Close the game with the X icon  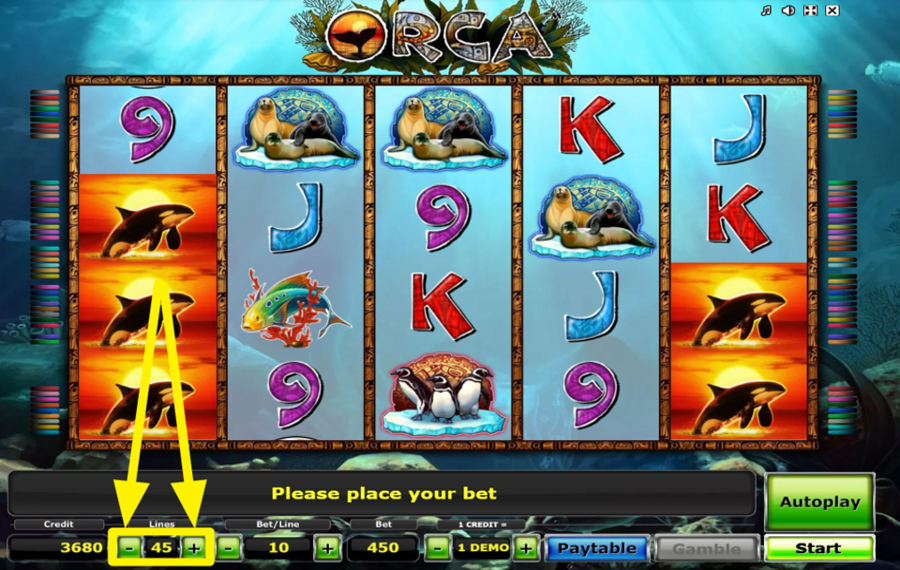(833, 11)
